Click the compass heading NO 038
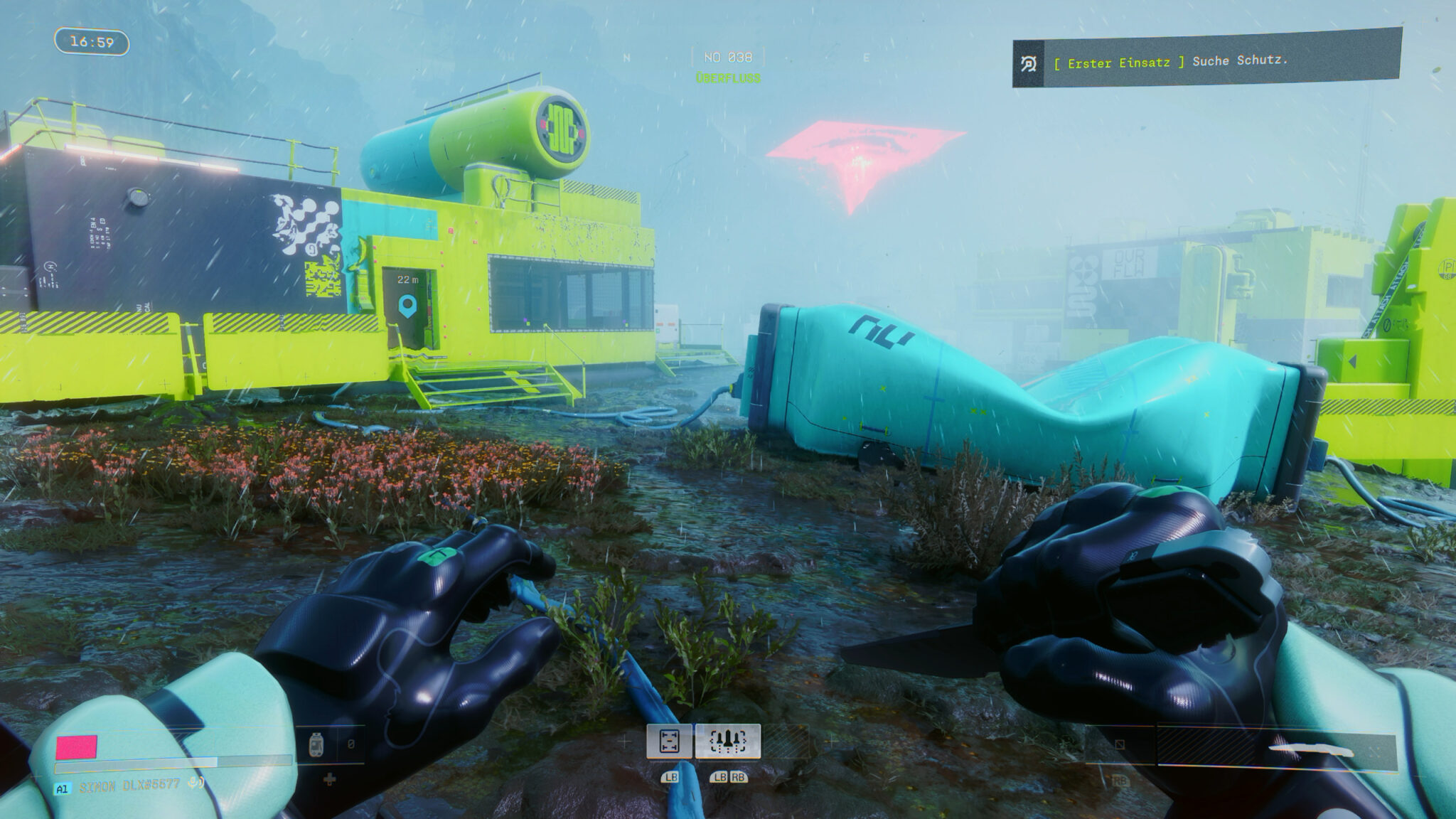1456x819 pixels. [728, 57]
